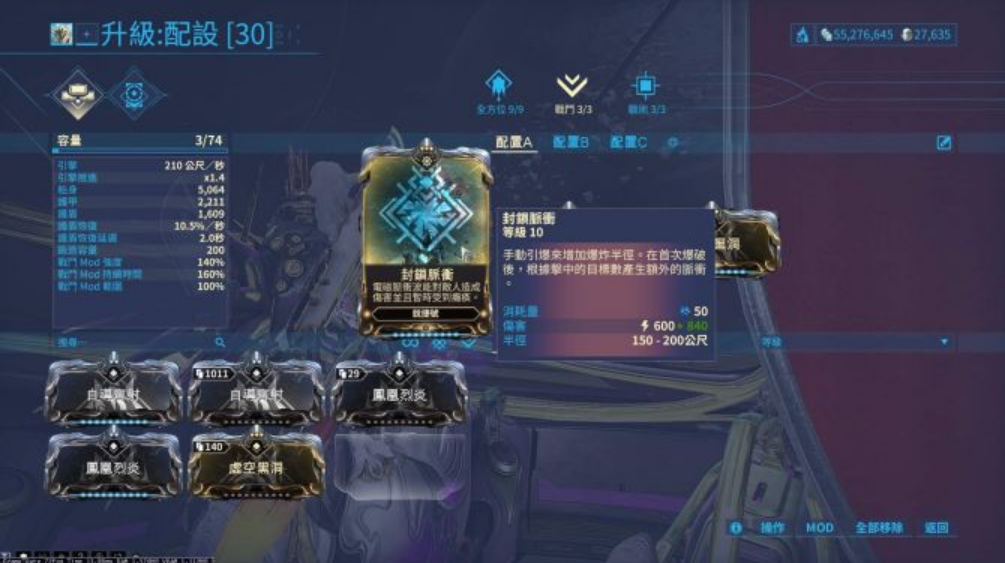Select the 自導齊射 card with count 1011
This screenshot has width=1005, height=563.
click(256, 393)
